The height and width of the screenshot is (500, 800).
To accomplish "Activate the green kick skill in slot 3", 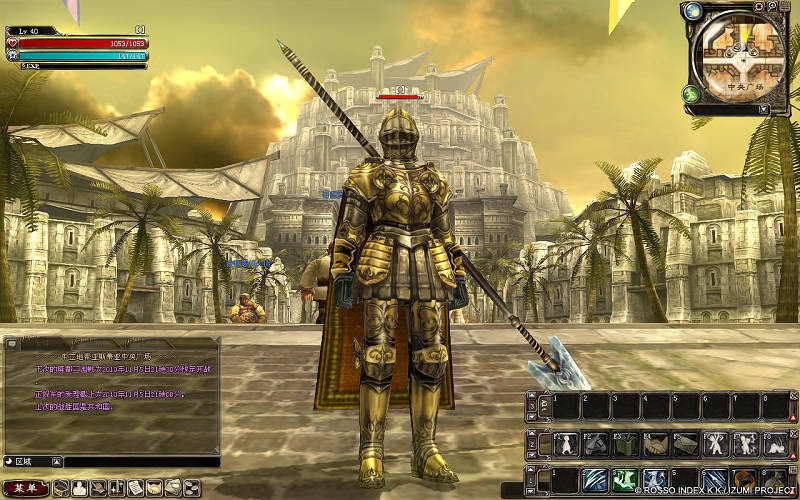I will (x=626, y=481).
